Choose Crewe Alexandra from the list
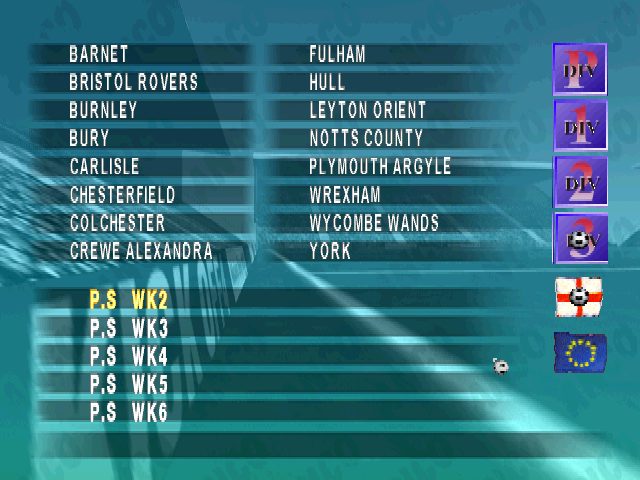Screen dimensions: 640x480 (x=141, y=251)
